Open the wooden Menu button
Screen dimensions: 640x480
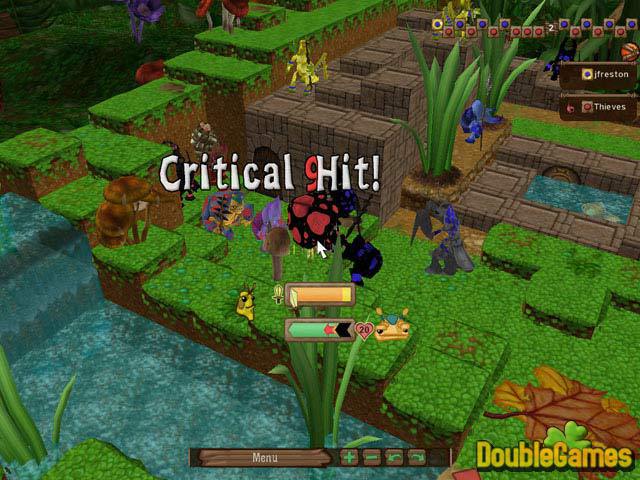264,458
